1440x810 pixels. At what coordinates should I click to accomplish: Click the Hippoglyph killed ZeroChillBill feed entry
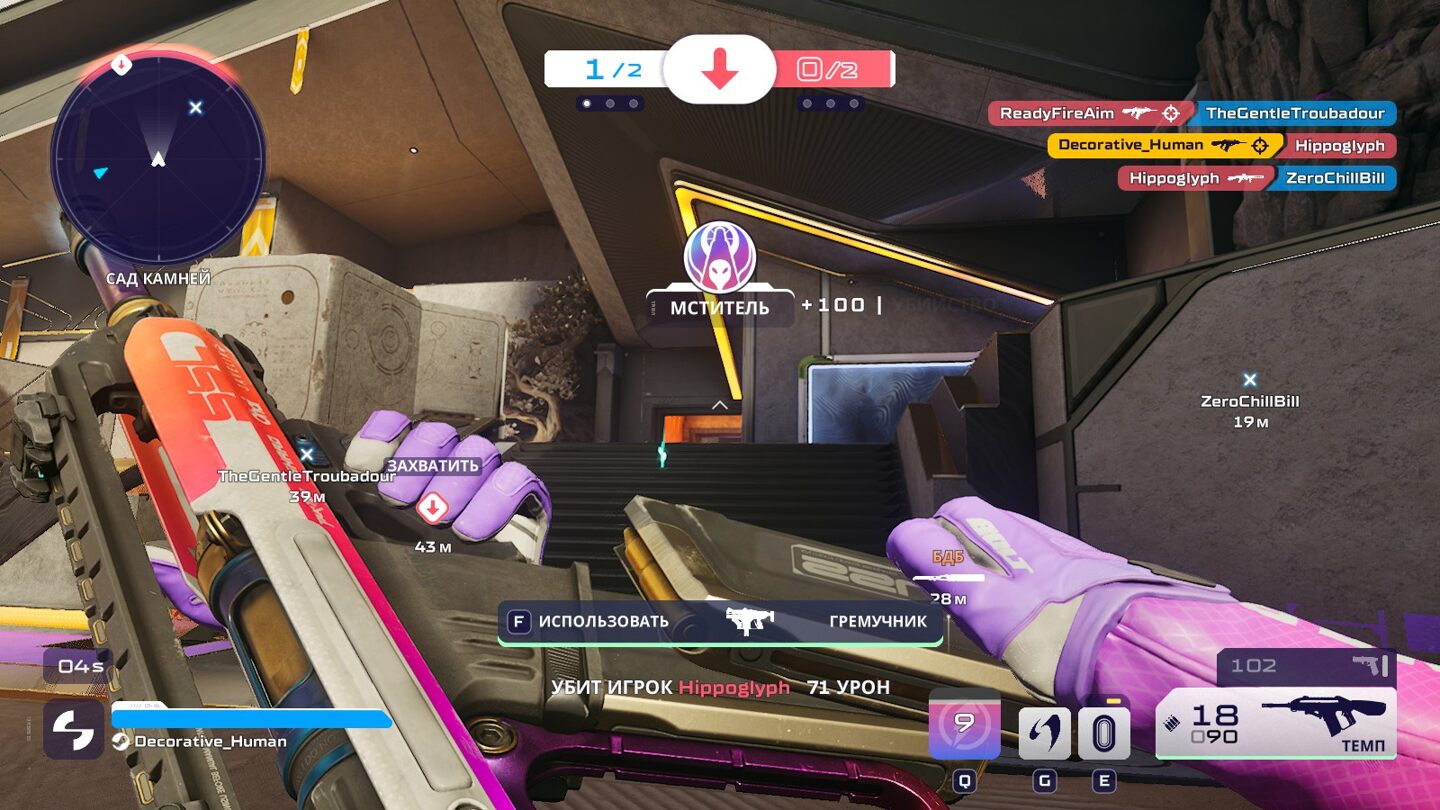pos(1256,178)
